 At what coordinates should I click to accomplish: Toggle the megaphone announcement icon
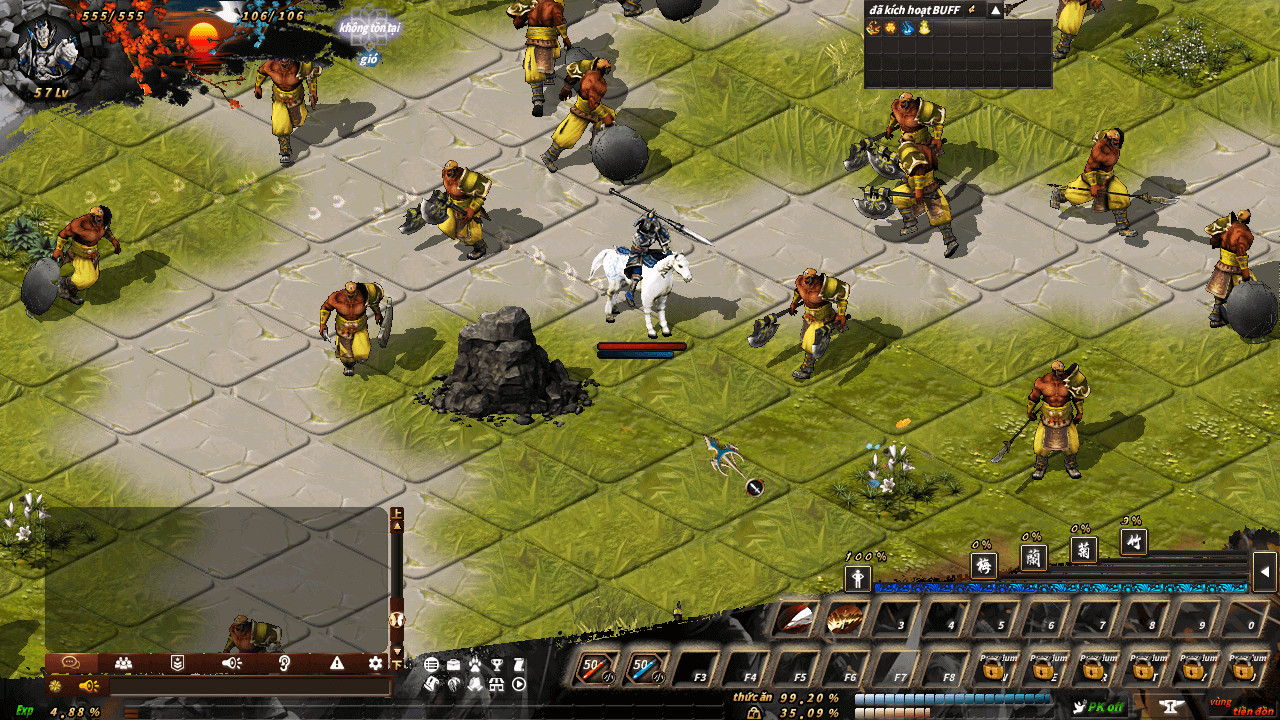(x=89, y=685)
